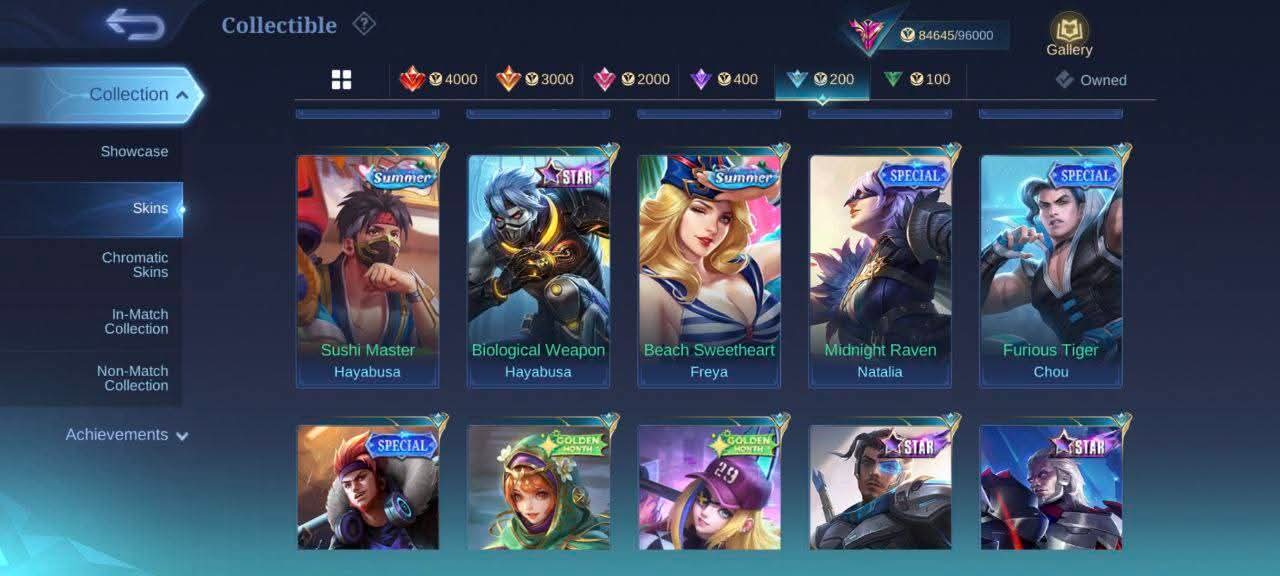Screen dimensions: 1280x576
Task: Choose the Furious Tiger Chou skin
Action: coord(1051,270)
